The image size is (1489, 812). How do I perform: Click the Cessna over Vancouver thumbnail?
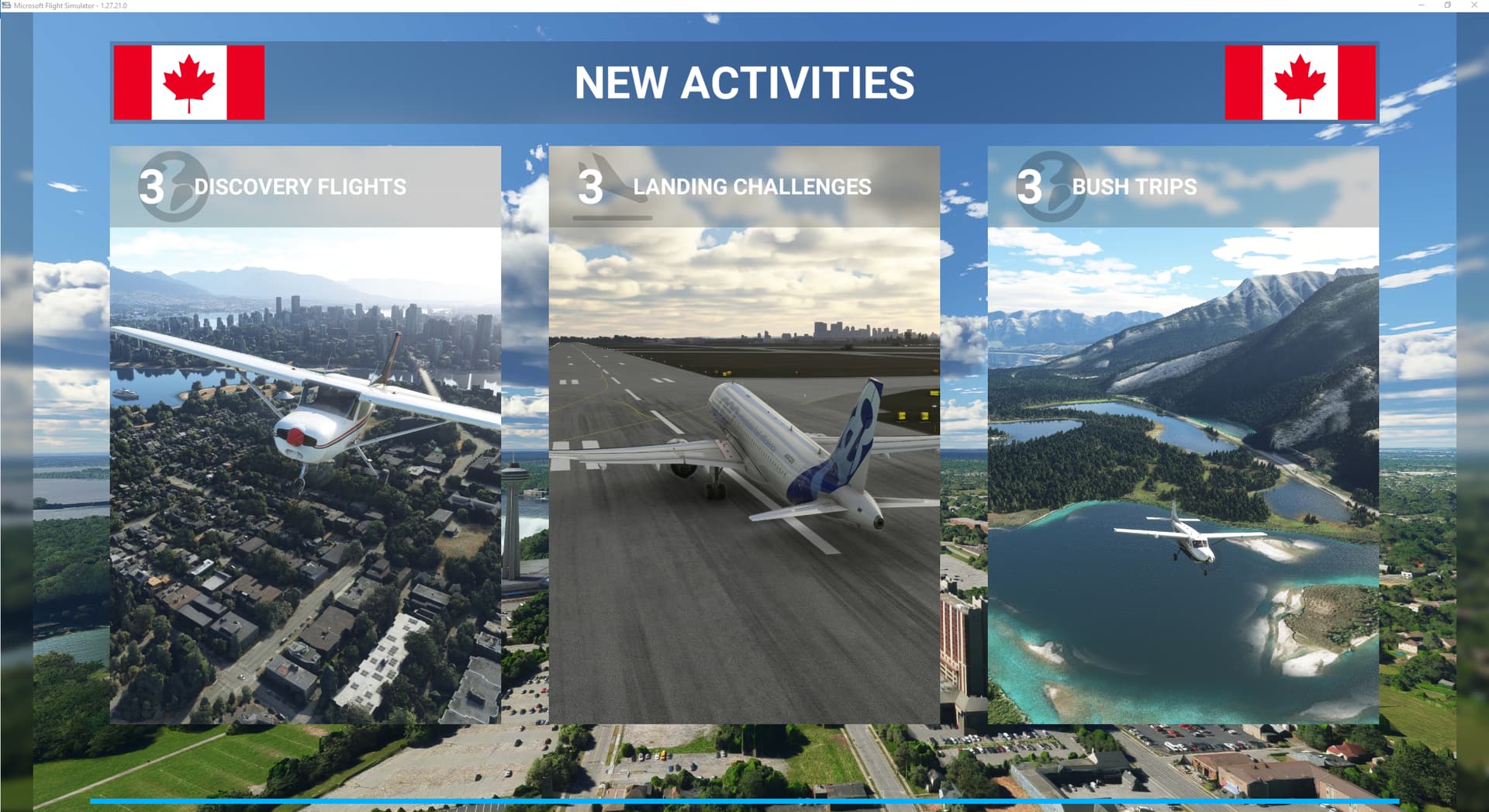305,465
